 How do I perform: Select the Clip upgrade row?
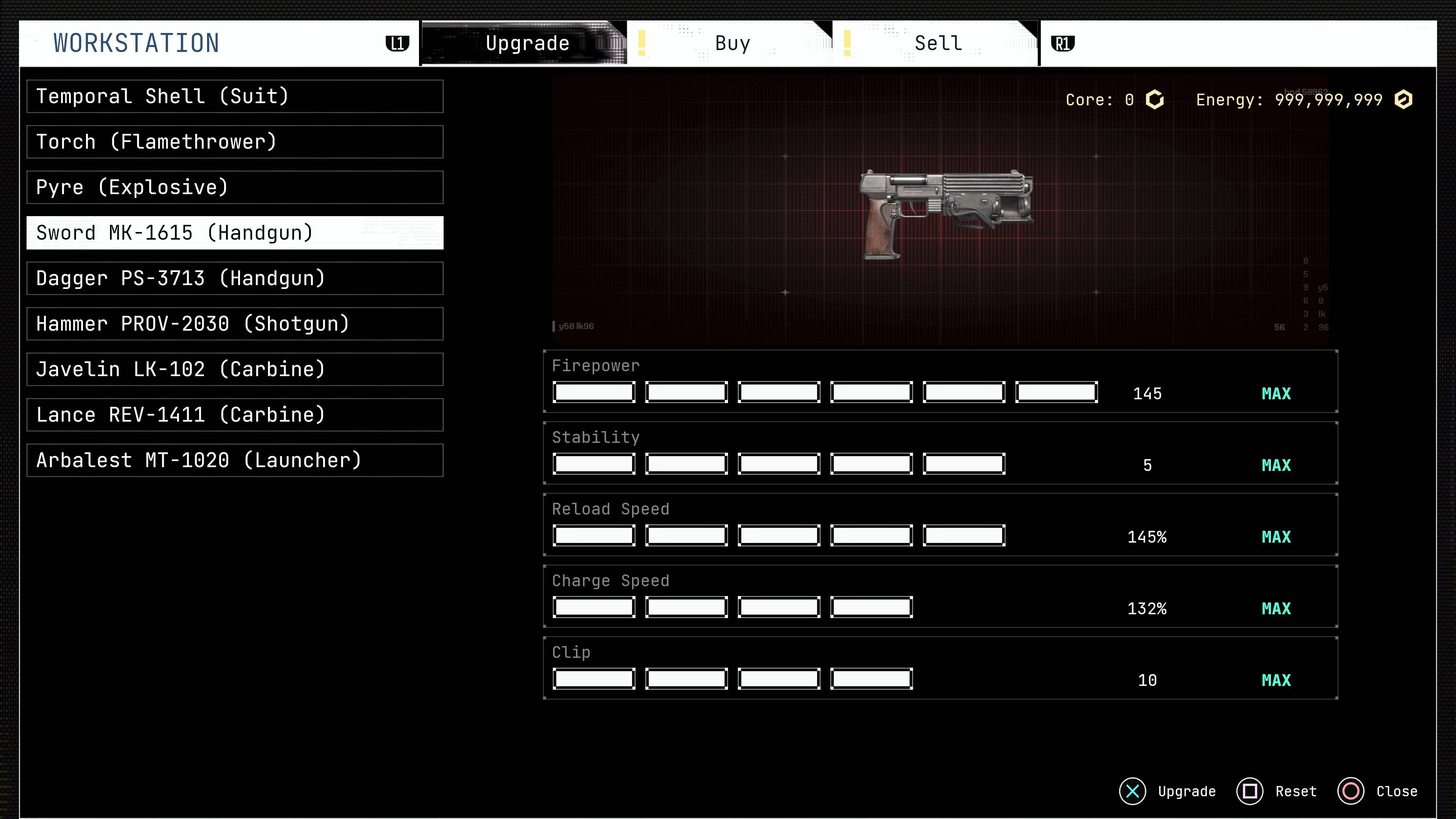tap(940, 668)
